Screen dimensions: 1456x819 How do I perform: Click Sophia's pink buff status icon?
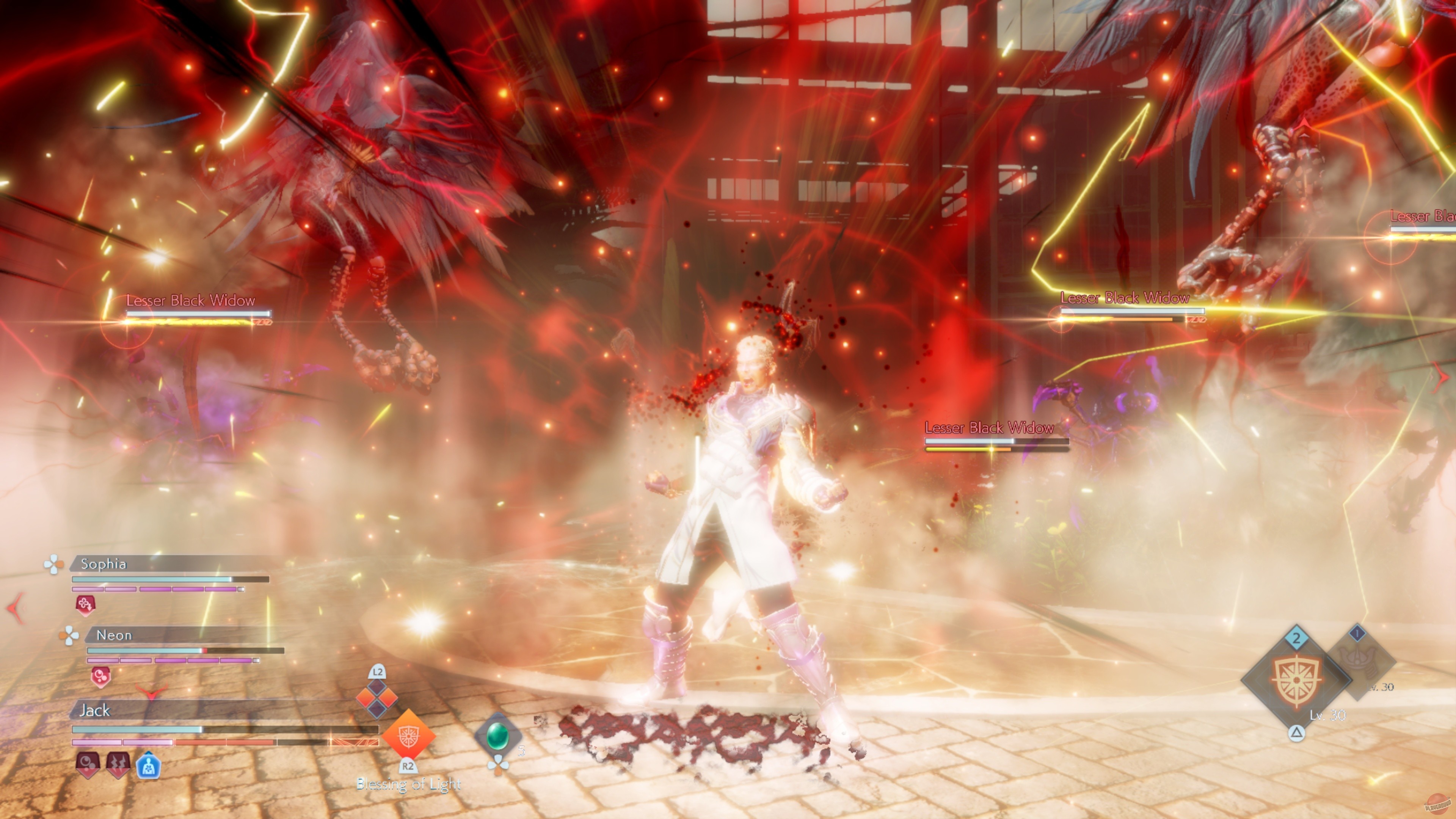pyautogui.click(x=86, y=605)
